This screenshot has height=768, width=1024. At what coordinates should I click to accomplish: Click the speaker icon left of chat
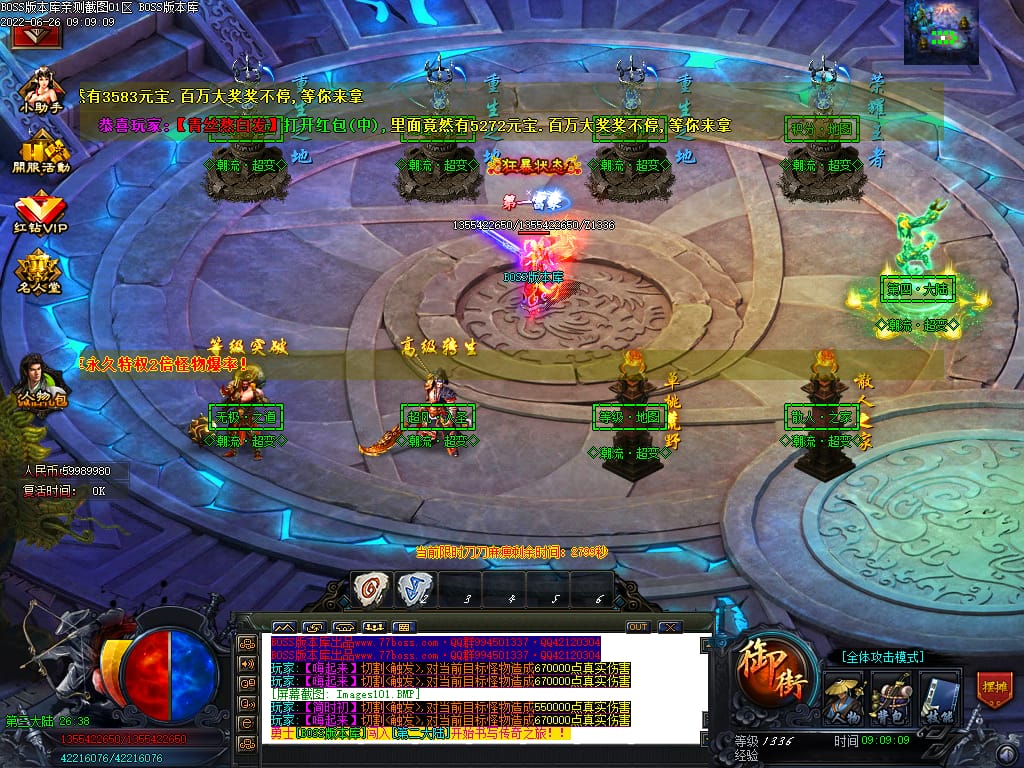point(246,662)
